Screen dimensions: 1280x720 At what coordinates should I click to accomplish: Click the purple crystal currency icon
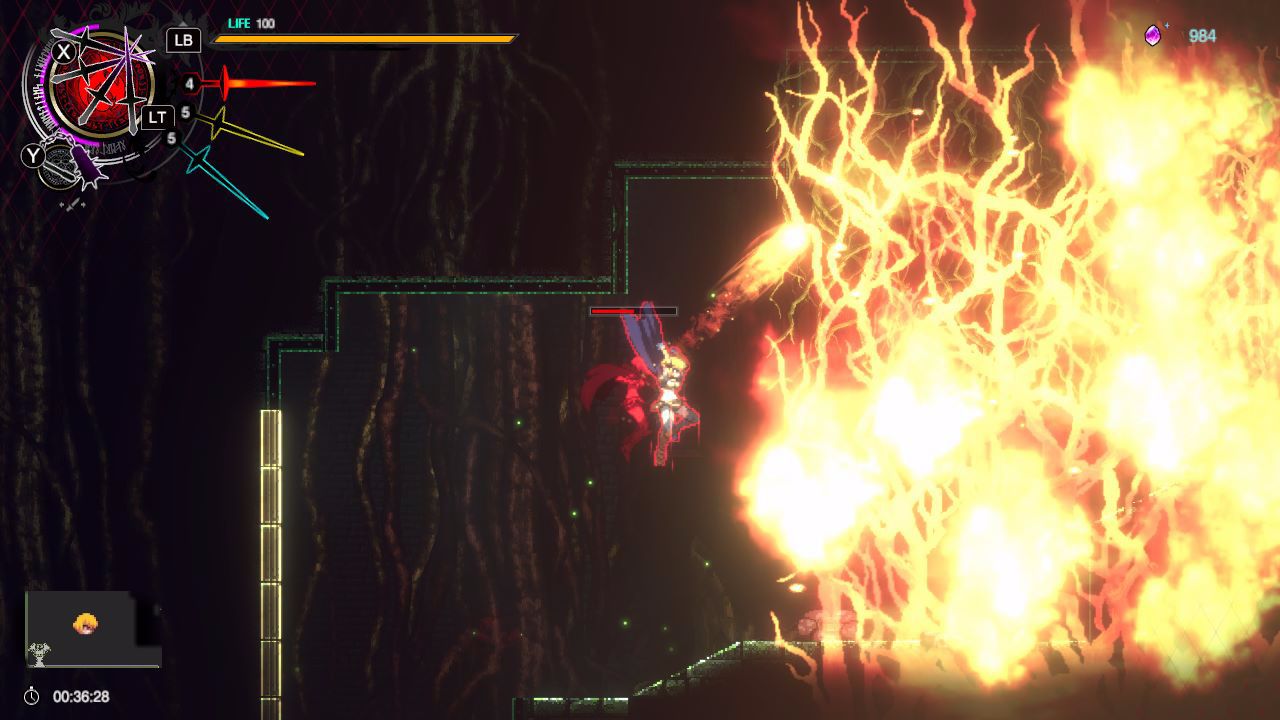[1152, 32]
